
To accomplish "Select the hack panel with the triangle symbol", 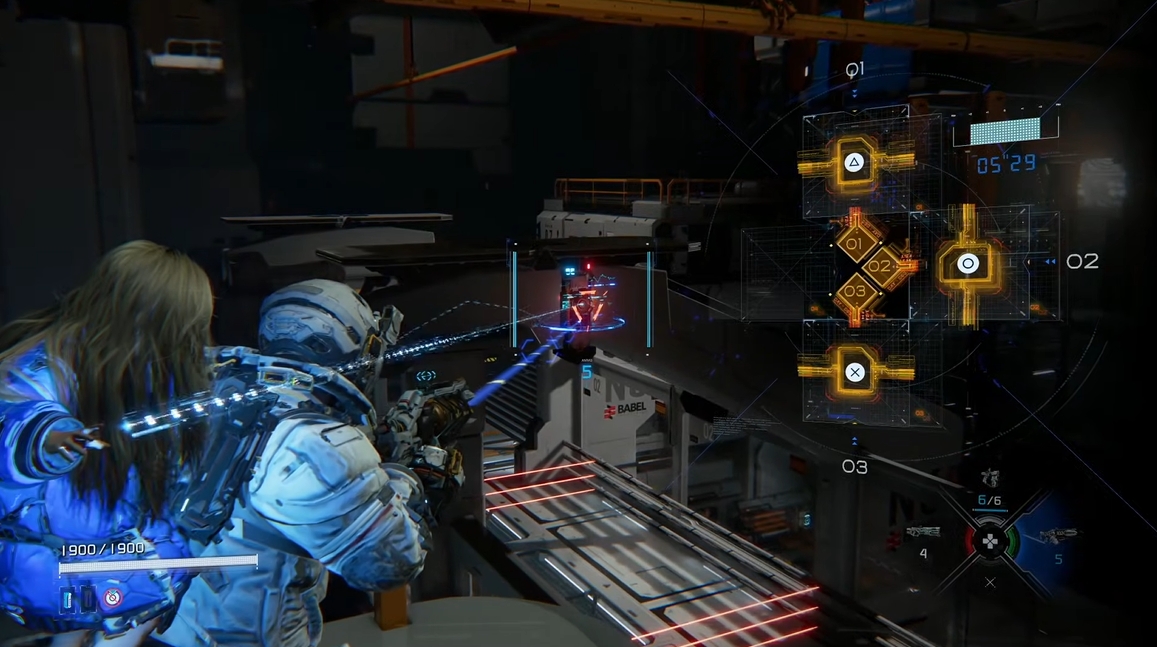I will (855, 163).
